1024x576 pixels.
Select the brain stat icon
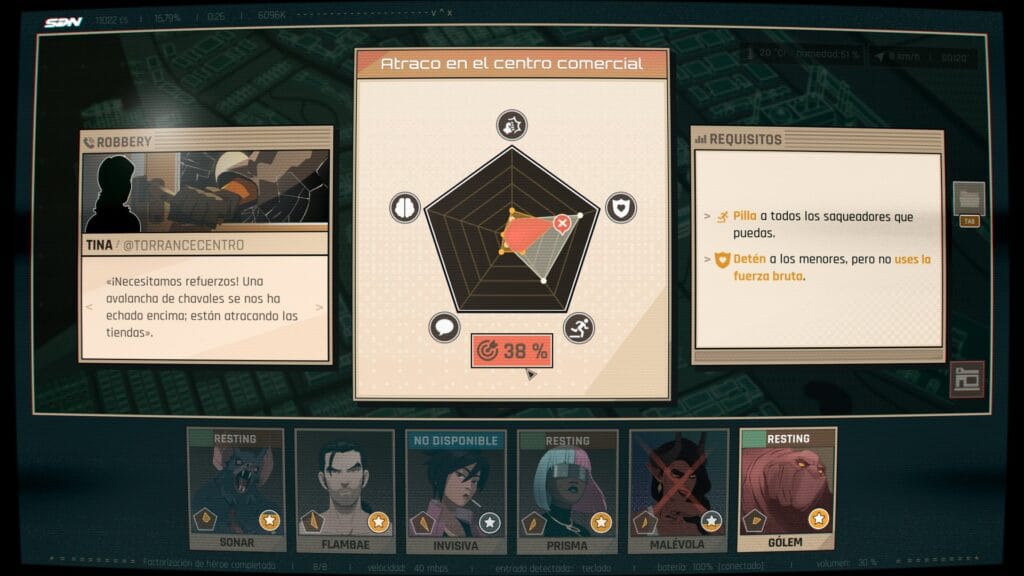point(404,207)
